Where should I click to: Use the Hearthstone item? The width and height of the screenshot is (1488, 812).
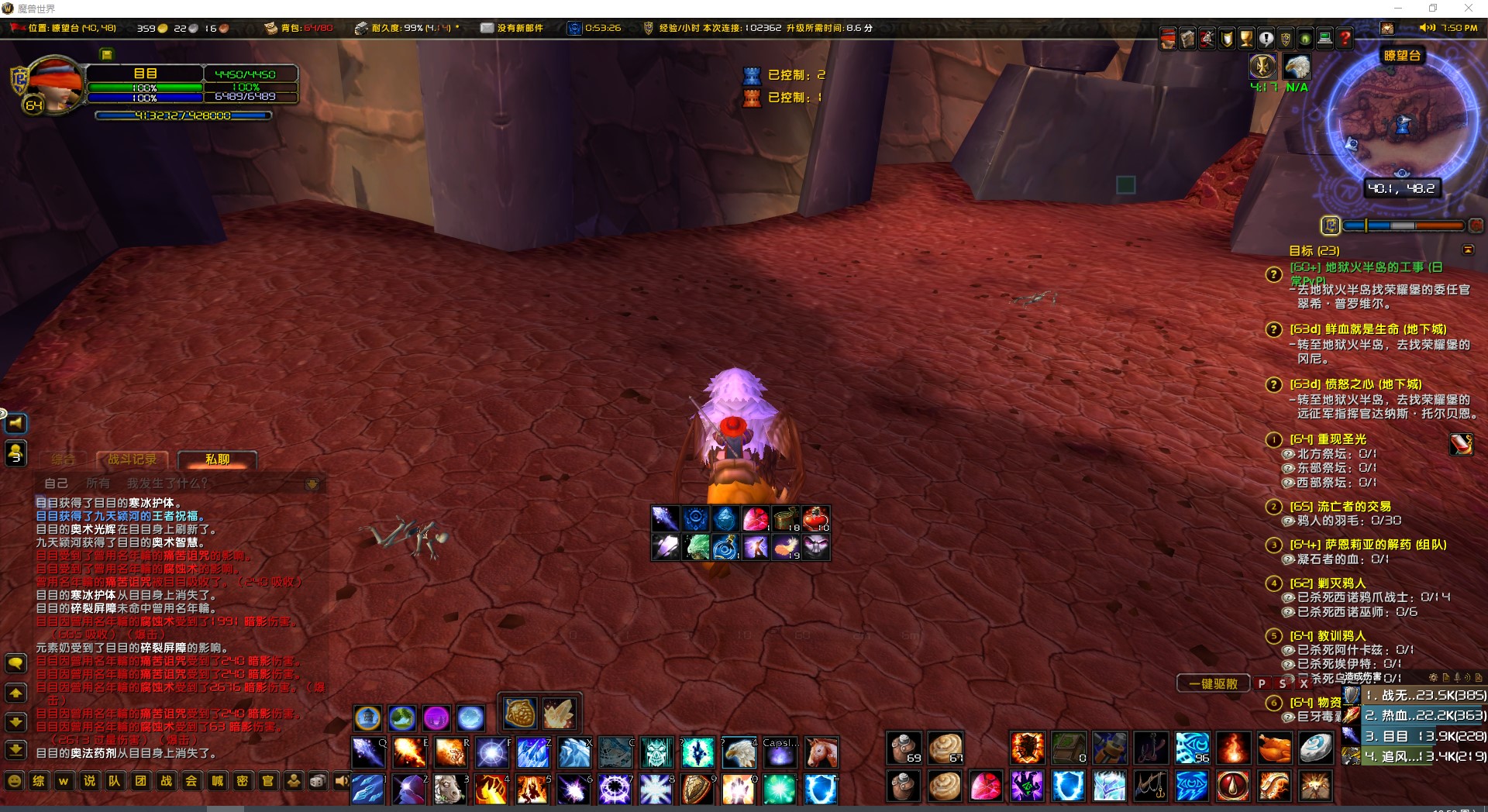[x=1315, y=749]
